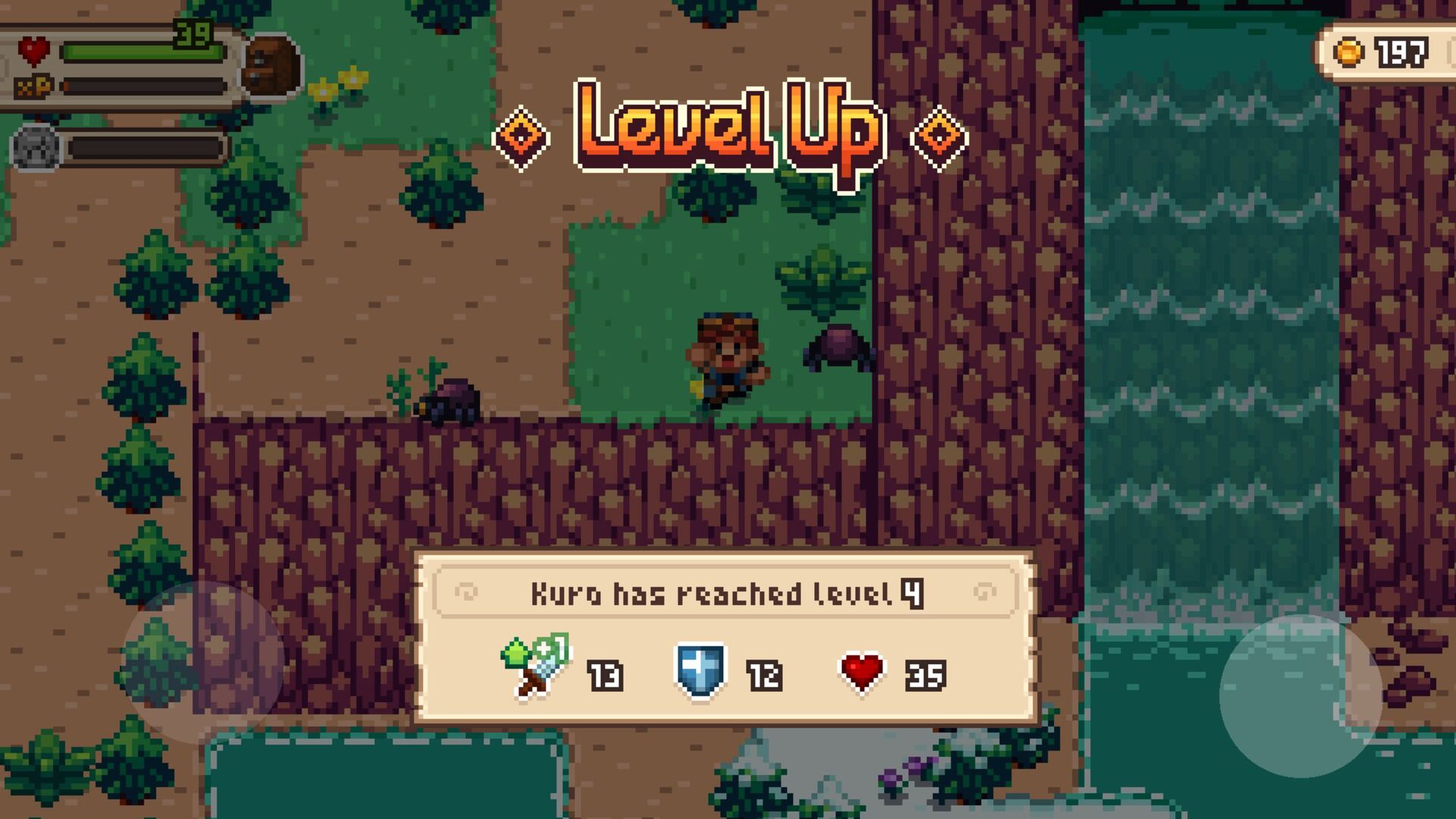The image size is (1456, 819).
Task: Tap the left orange diamond beside Level Up
Action: tap(522, 136)
